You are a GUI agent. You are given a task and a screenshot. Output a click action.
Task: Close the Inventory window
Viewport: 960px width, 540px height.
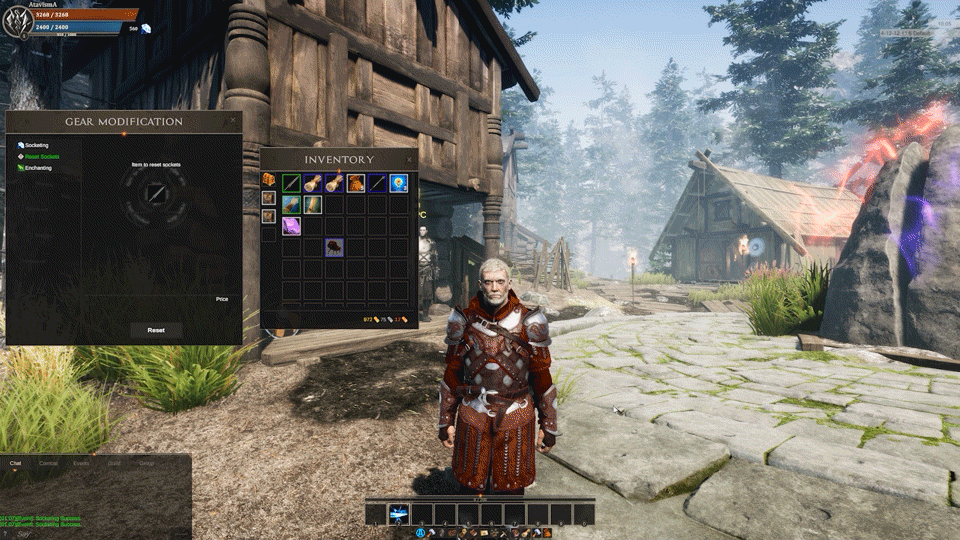click(x=409, y=159)
